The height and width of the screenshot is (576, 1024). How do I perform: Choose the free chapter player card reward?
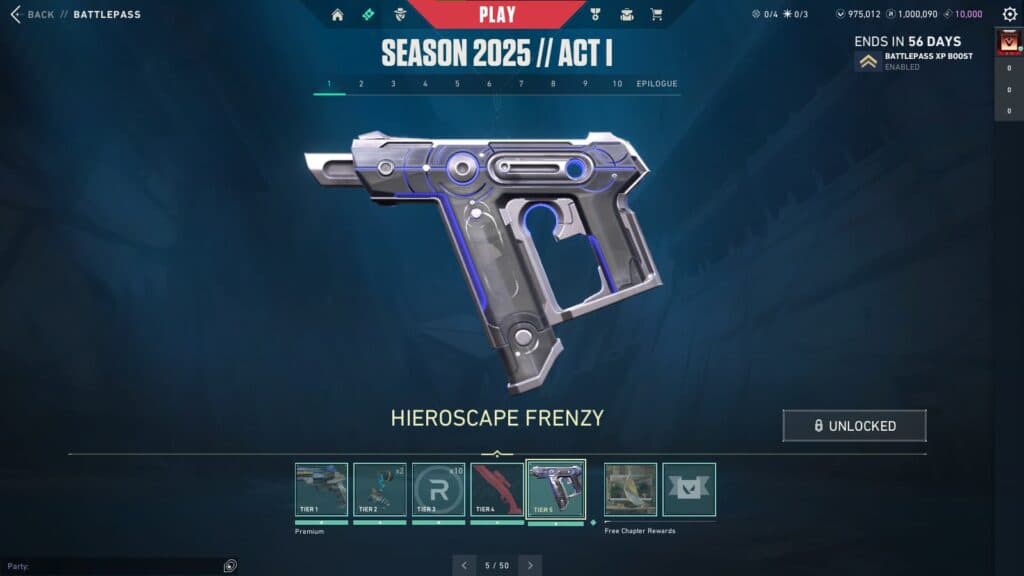tap(631, 489)
